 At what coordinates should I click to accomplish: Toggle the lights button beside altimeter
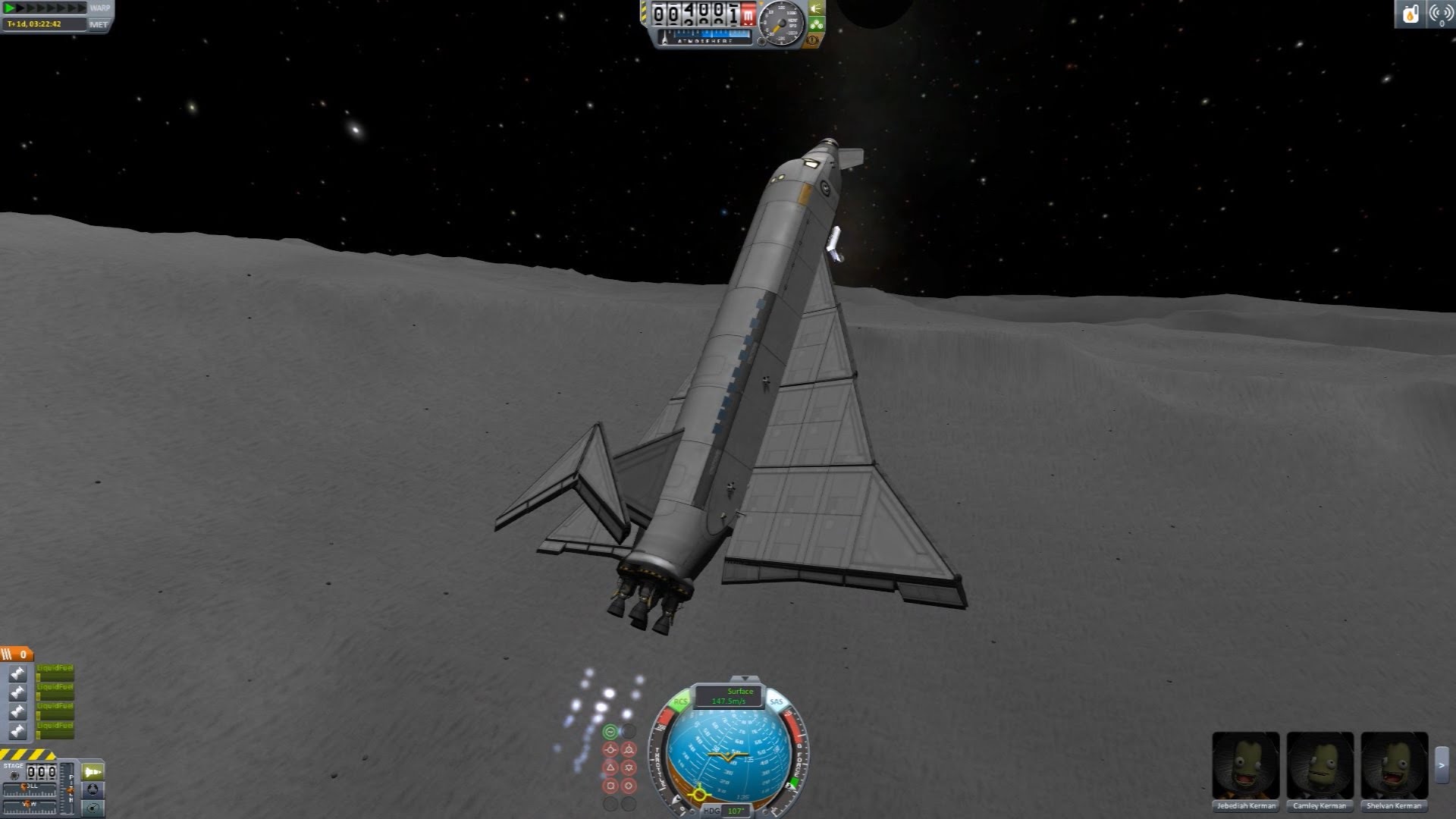point(817,8)
